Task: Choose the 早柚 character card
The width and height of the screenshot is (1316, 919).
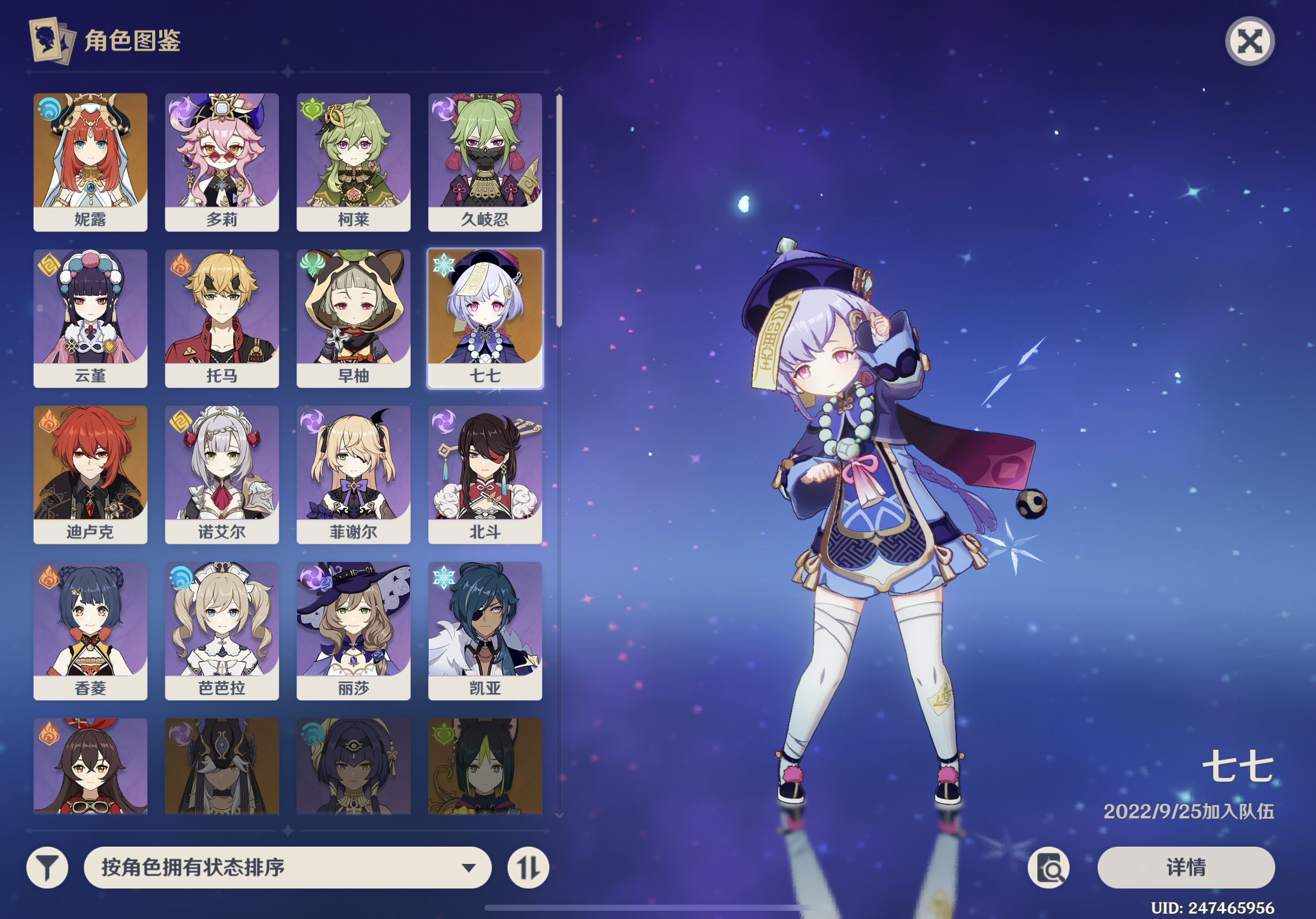Action: [353, 318]
